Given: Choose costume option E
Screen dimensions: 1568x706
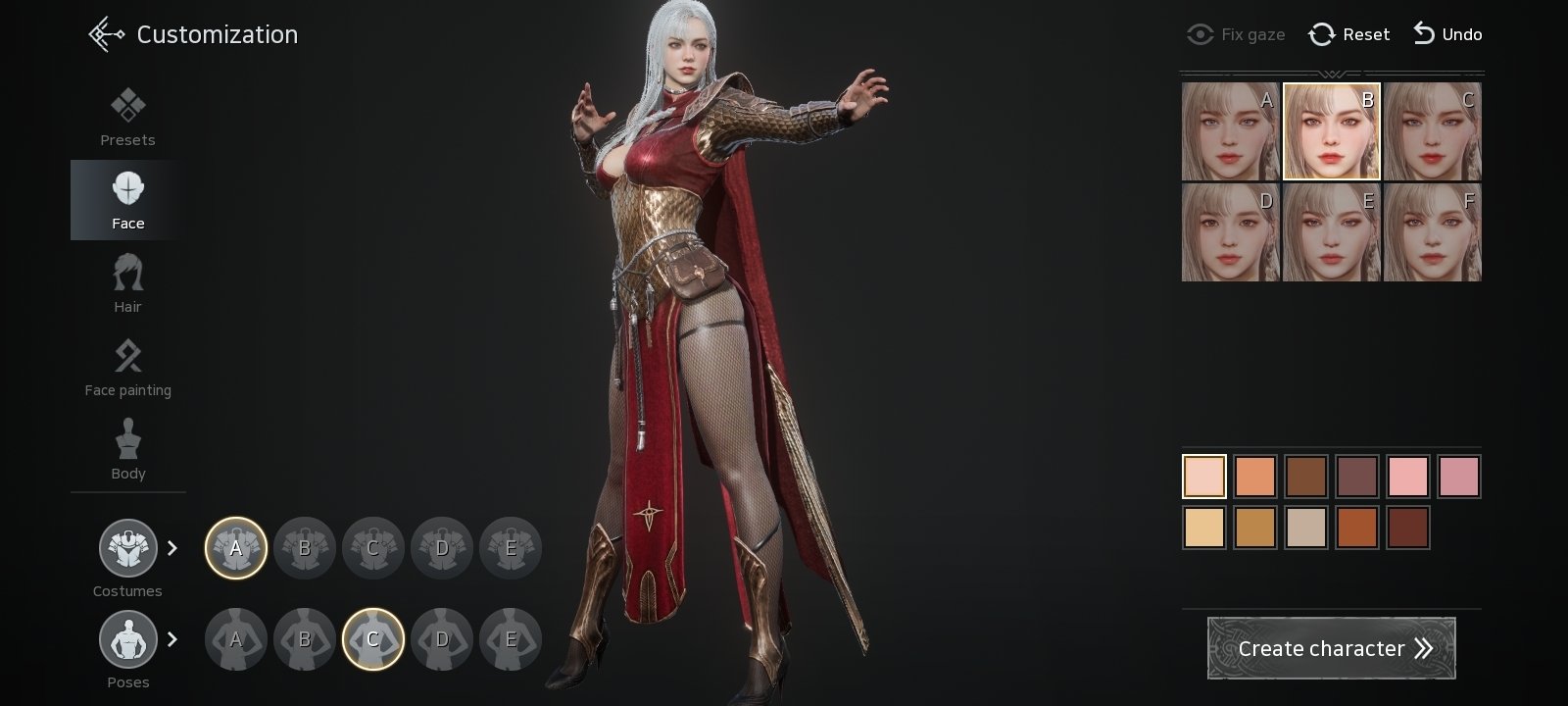Looking at the screenshot, I should pyautogui.click(x=511, y=548).
